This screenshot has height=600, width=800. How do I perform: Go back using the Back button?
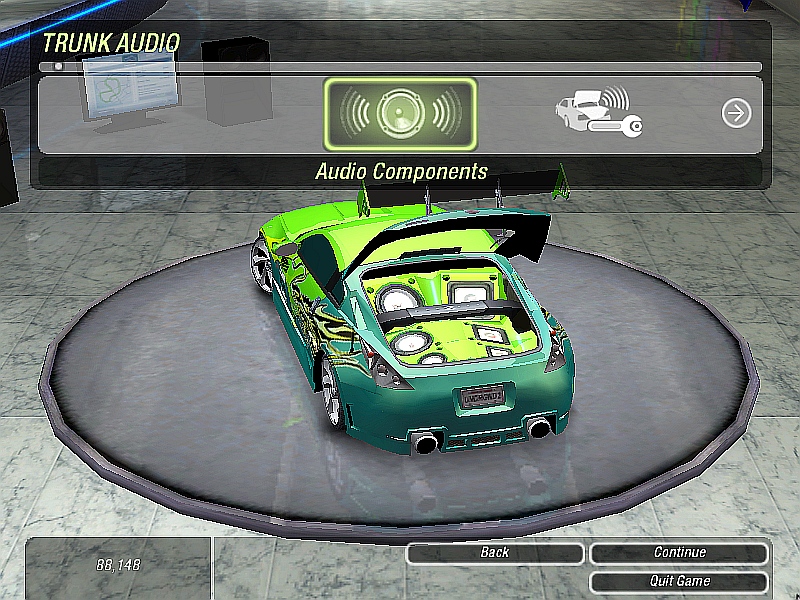tap(495, 553)
